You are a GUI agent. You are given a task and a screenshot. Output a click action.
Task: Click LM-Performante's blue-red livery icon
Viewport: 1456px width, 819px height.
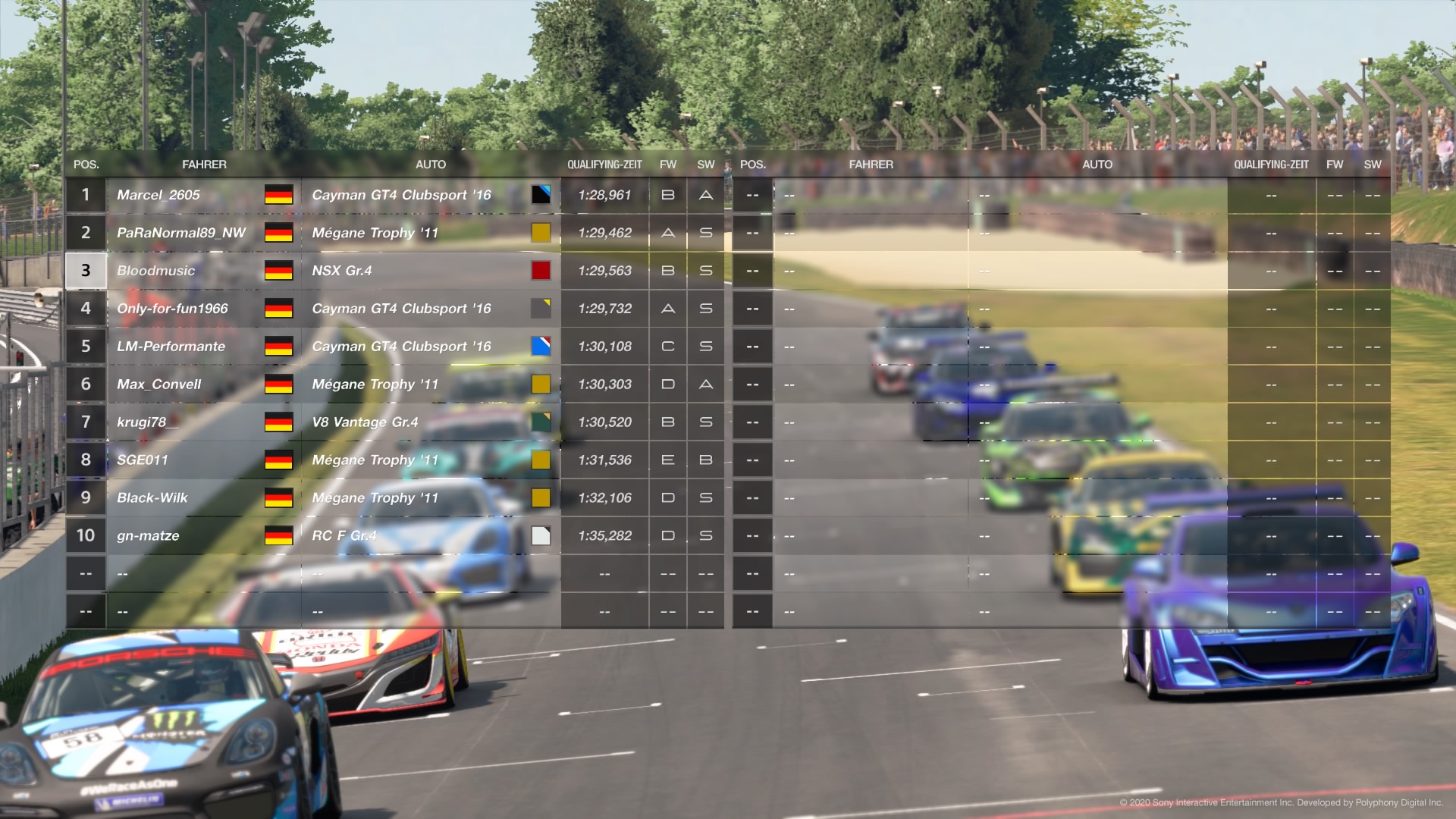[x=541, y=347]
